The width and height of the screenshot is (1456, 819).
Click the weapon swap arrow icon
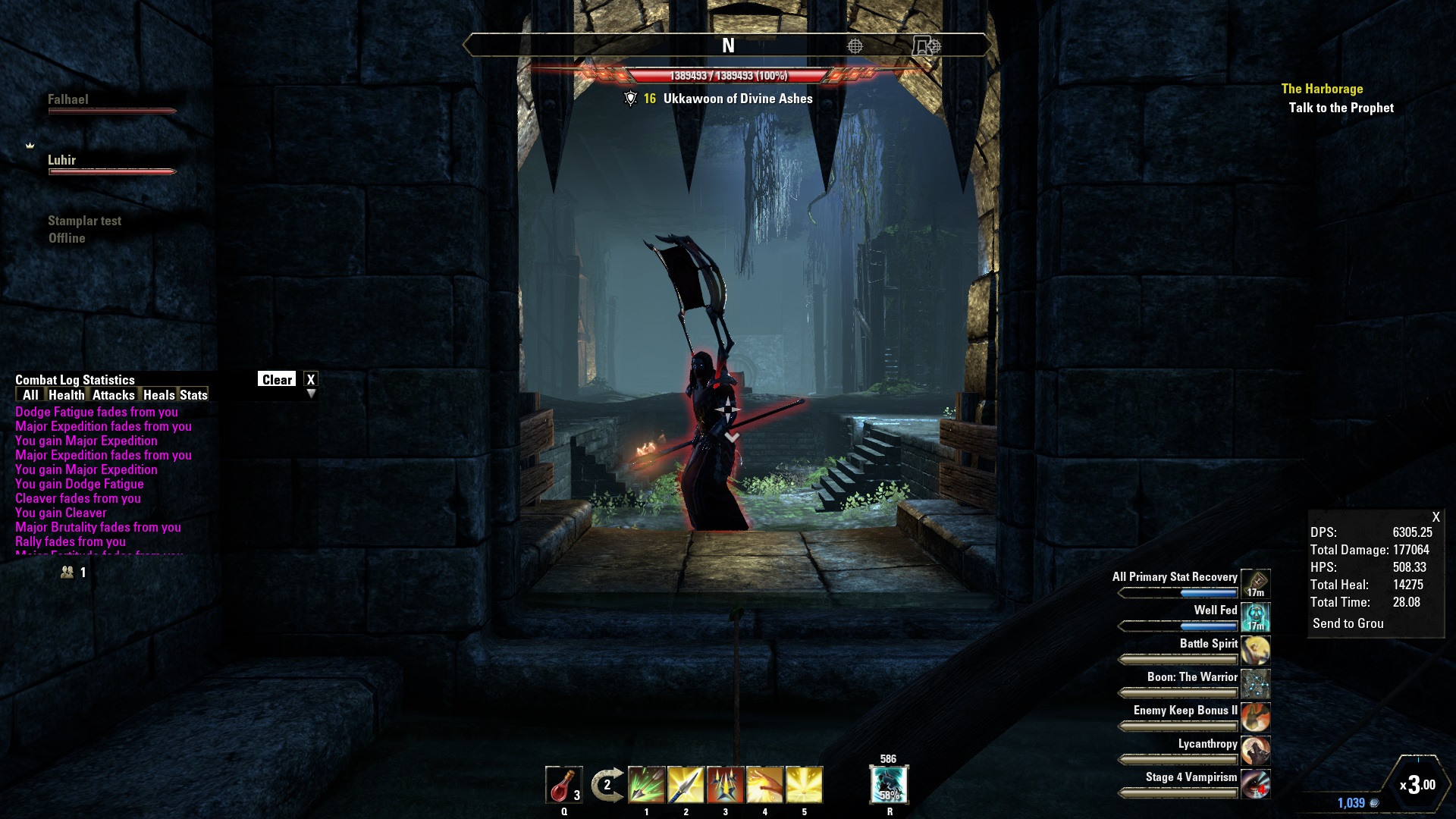tap(607, 785)
